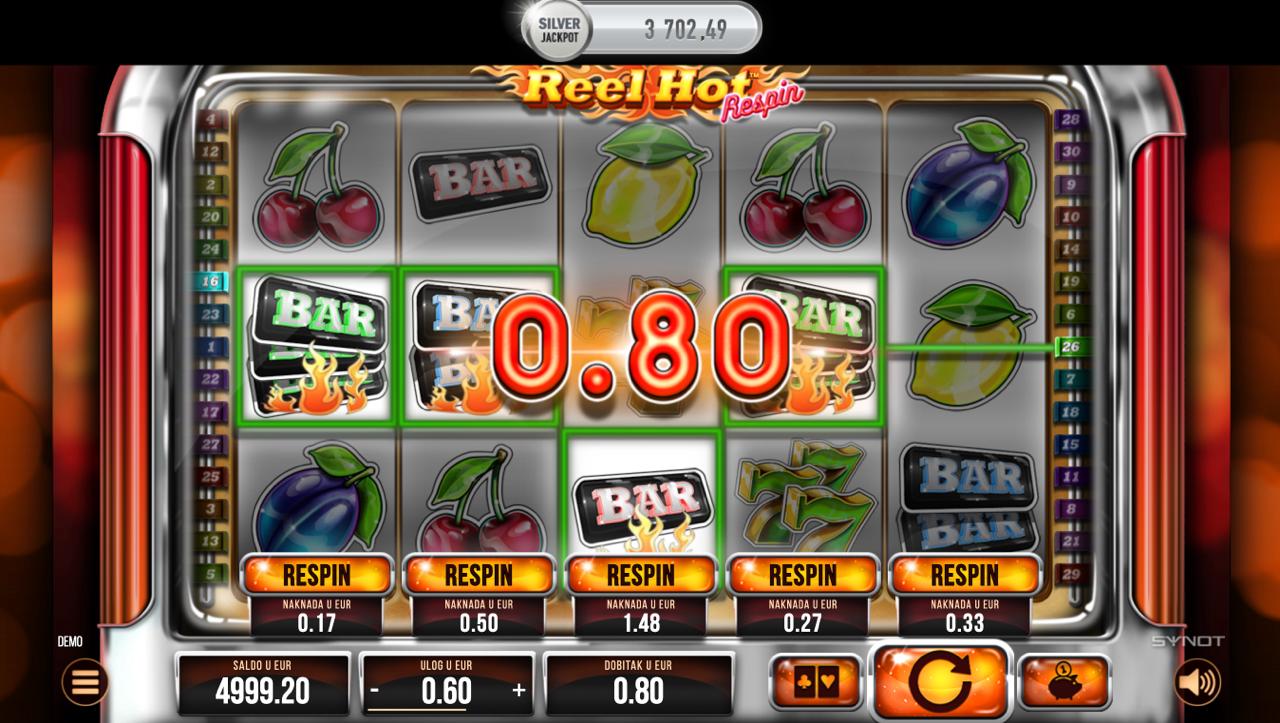Screen dimensions: 1280x723
Task: Spin the reels with the orange arrow button
Action: 940,682
